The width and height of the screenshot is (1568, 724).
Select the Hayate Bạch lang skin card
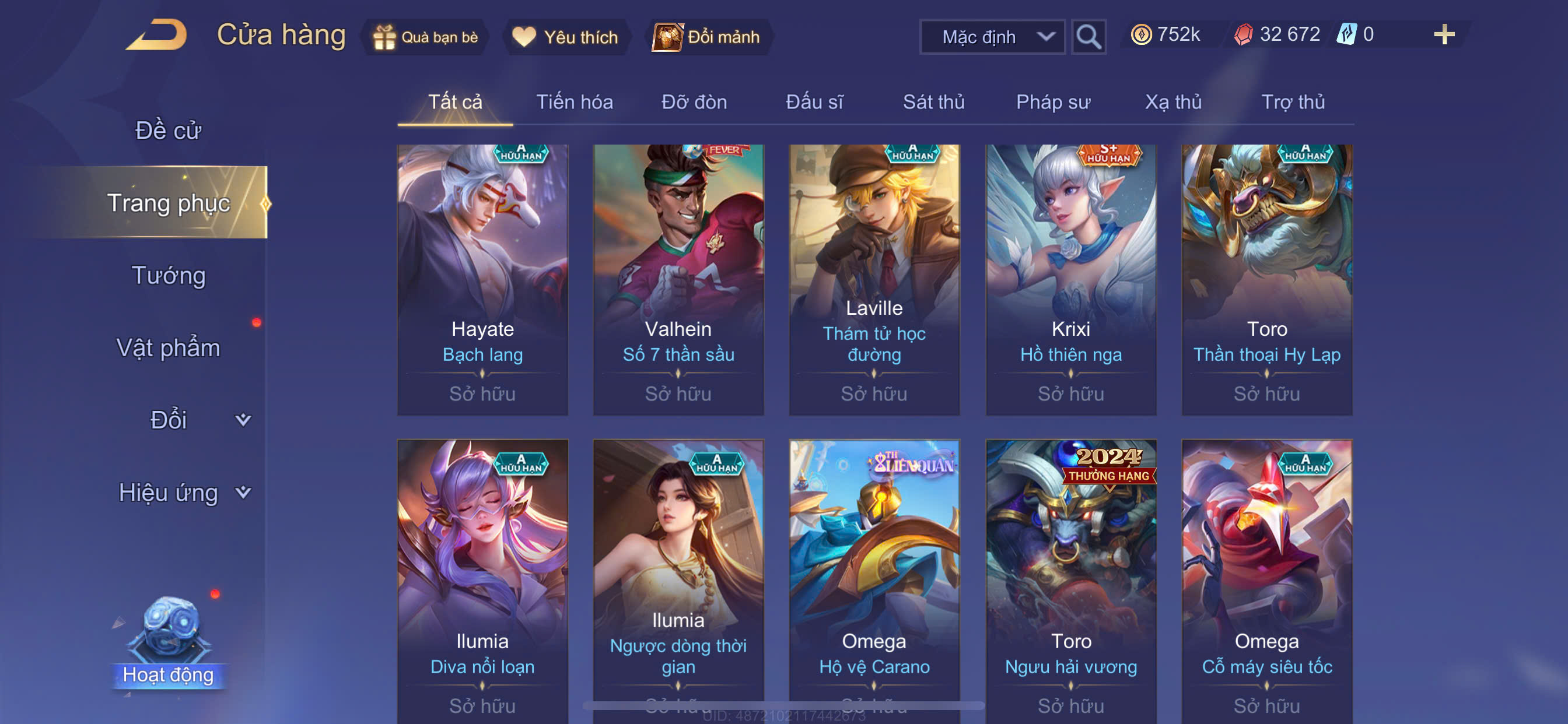coord(482,280)
